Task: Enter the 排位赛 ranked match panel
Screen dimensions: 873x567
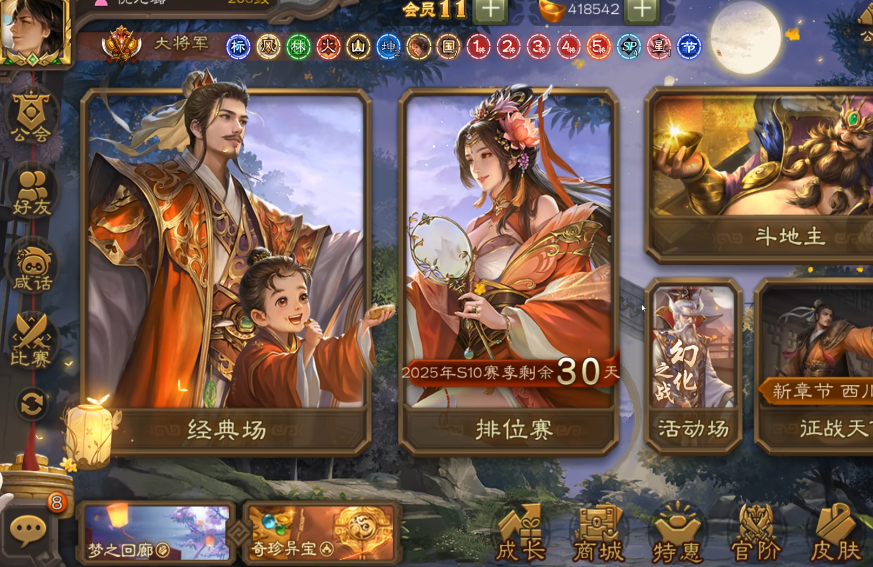Action: pyautogui.click(x=508, y=270)
